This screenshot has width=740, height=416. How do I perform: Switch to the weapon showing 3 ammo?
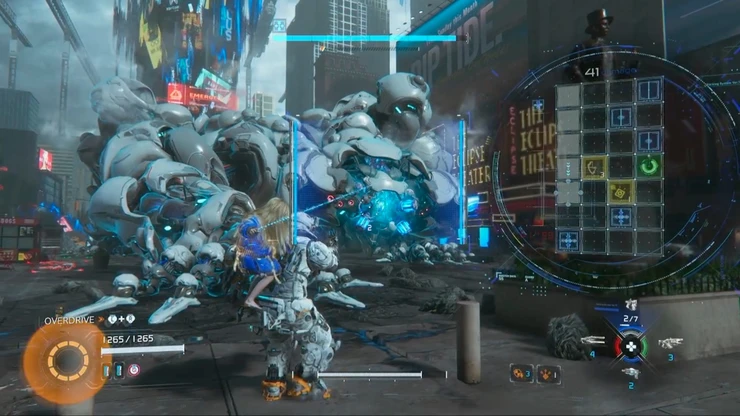[x=669, y=343]
